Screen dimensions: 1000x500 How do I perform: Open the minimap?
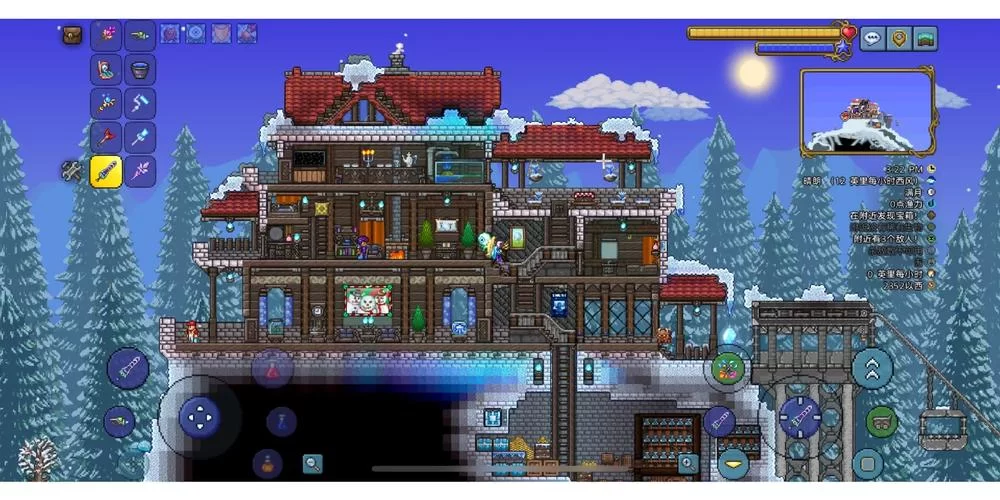(868, 111)
